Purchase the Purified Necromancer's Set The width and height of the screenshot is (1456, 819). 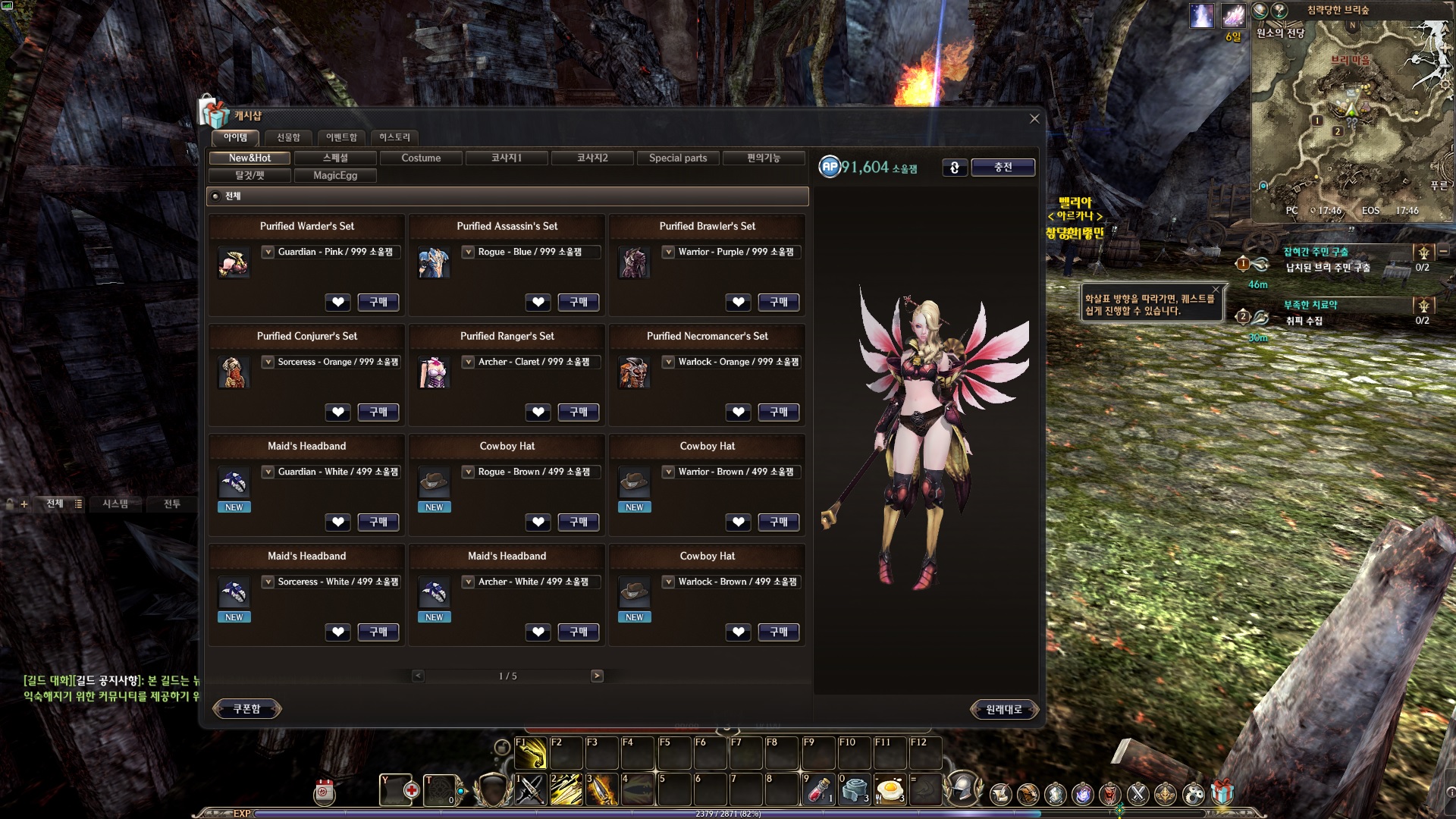click(x=779, y=412)
